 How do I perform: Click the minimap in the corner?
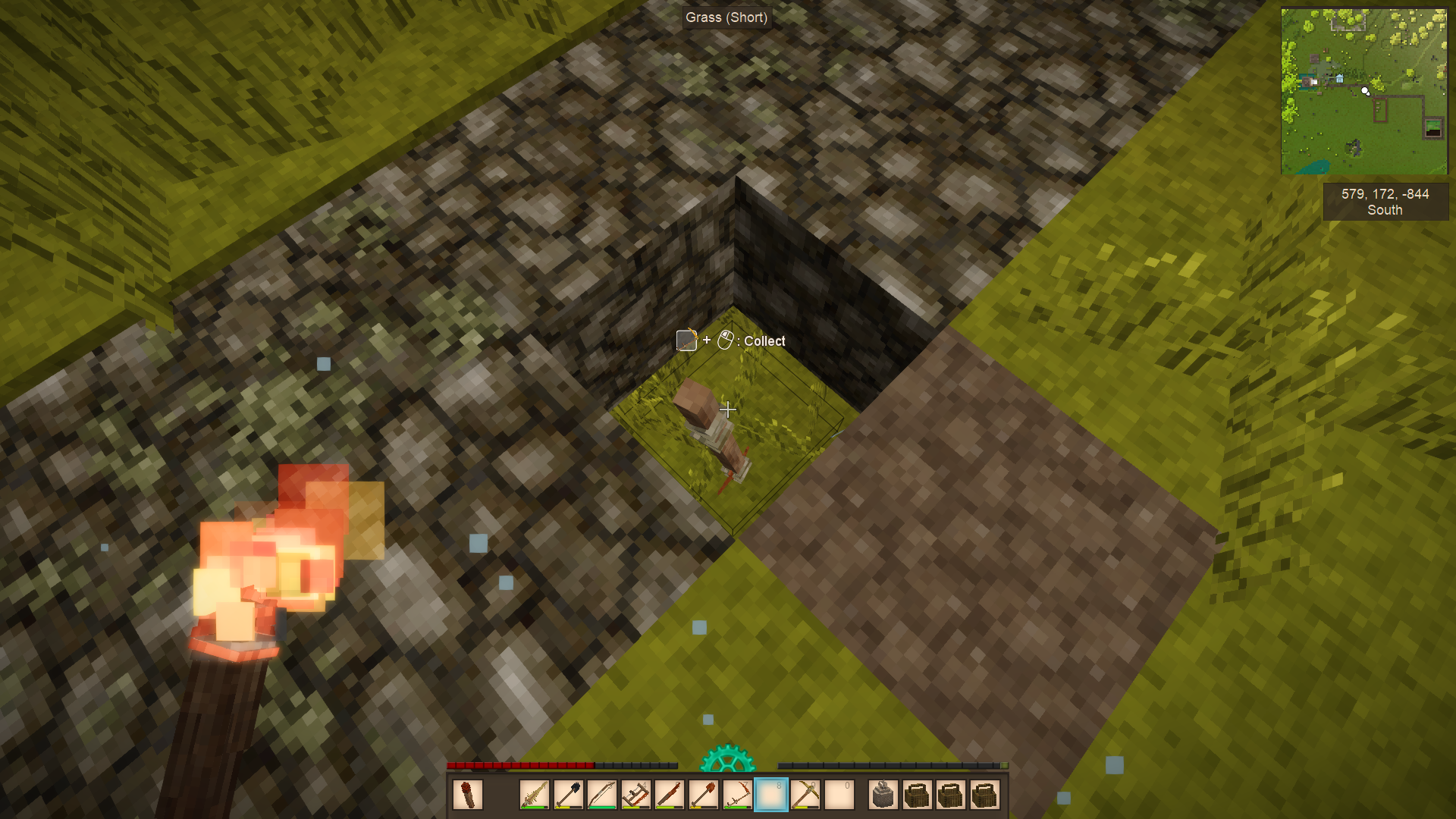(x=1363, y=91)
